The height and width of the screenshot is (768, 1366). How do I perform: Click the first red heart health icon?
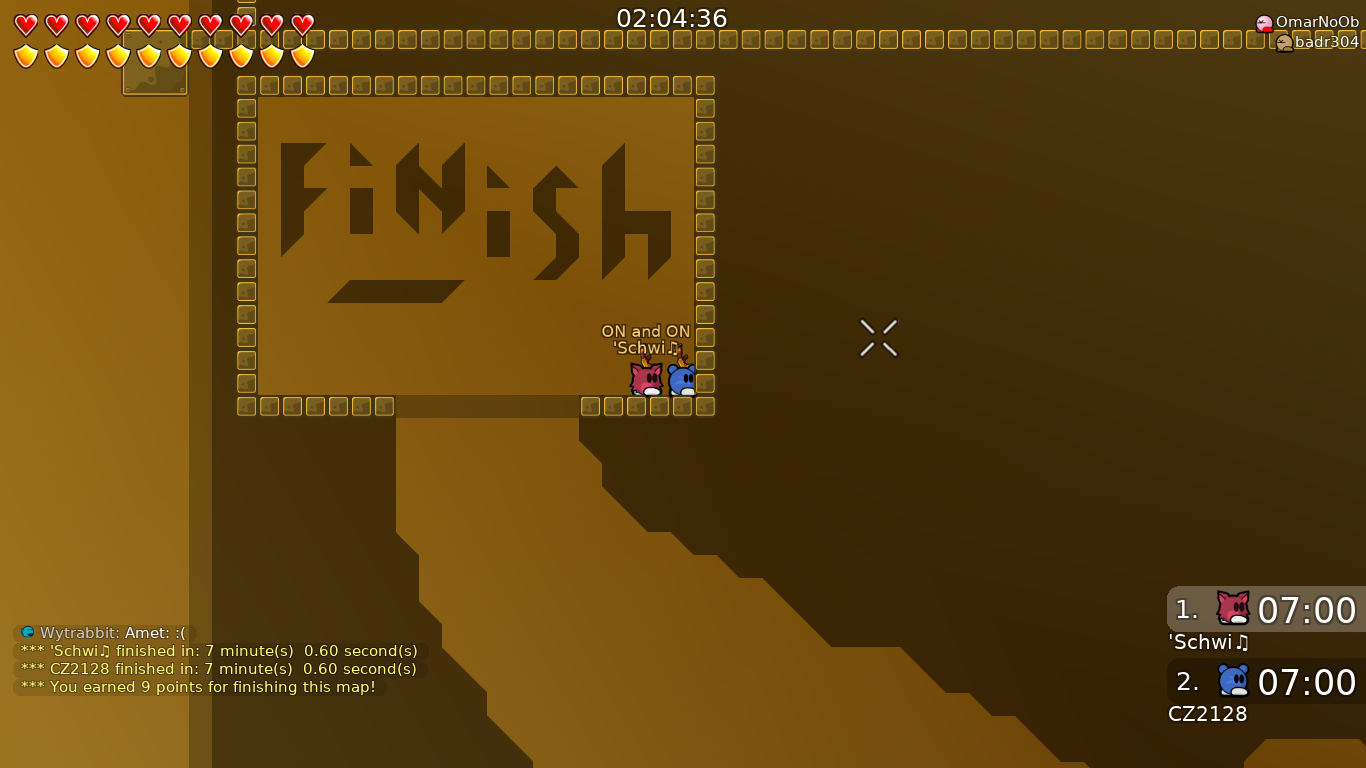point(27,24)
